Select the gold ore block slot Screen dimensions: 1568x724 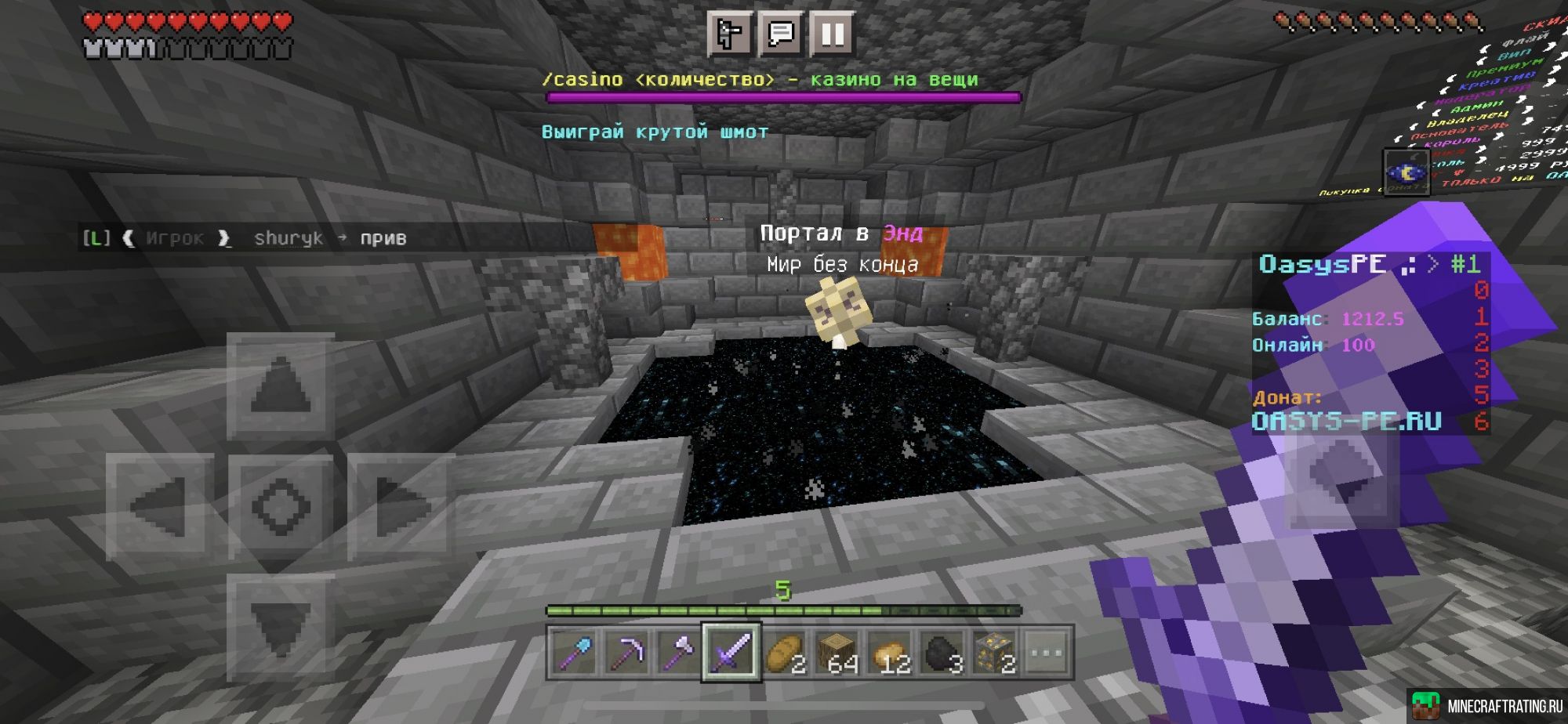[x=994, y=652]
